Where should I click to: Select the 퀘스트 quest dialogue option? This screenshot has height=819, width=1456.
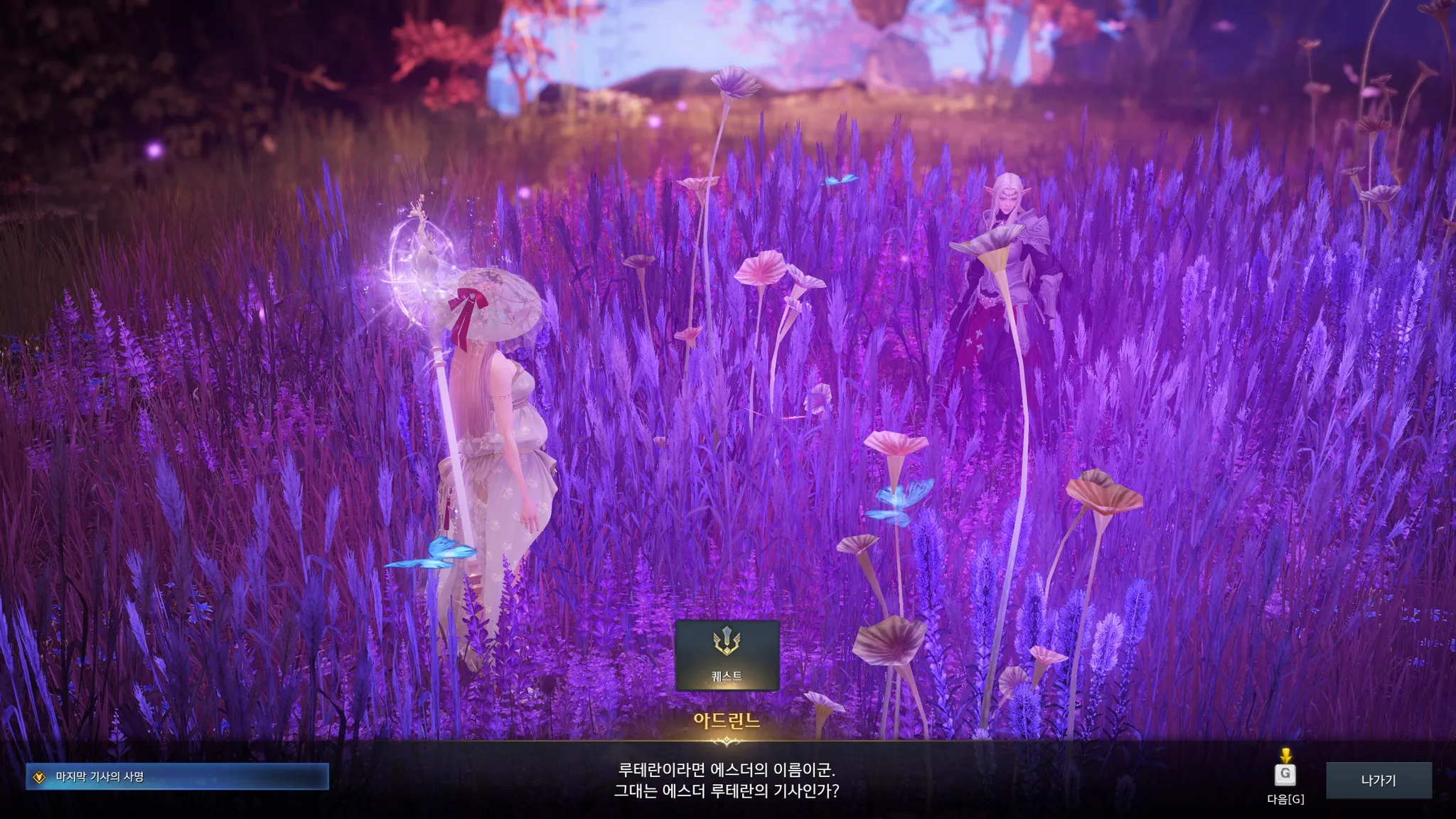tap(727, 655)
